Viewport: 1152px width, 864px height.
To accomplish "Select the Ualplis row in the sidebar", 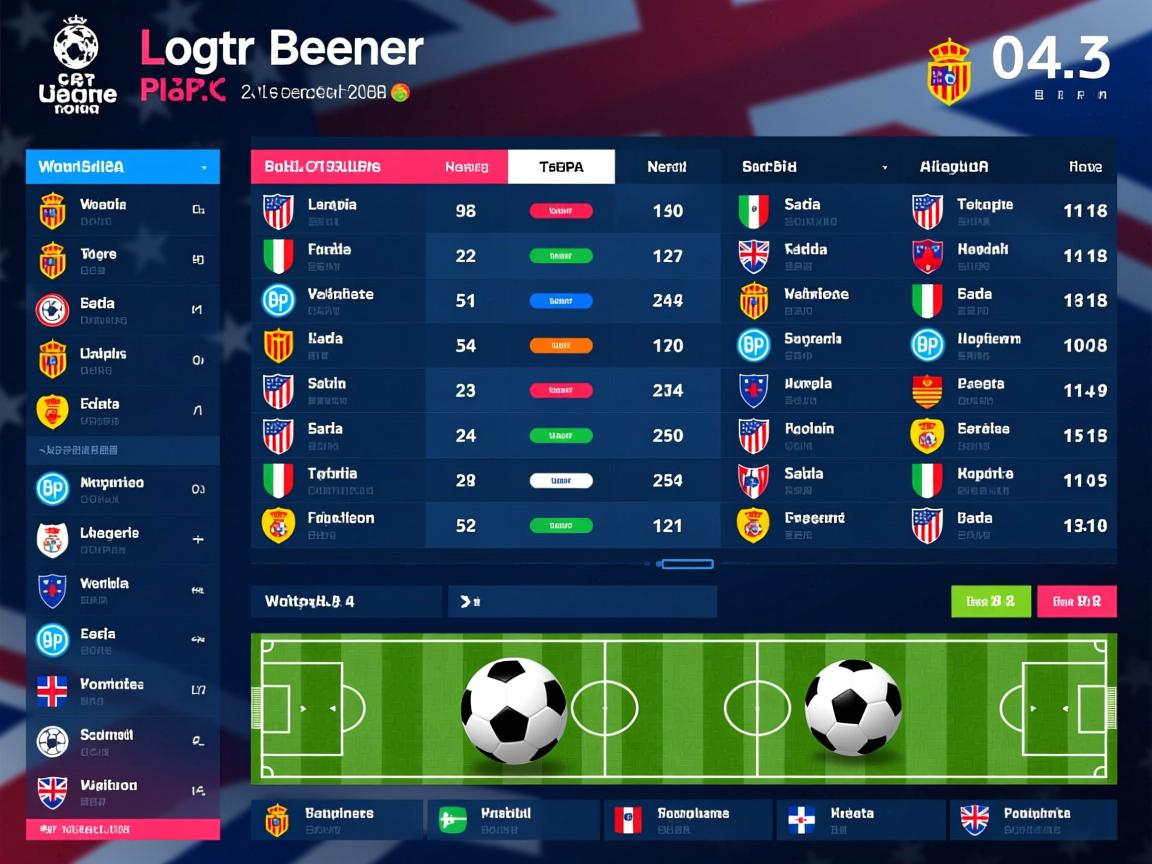I will (x=122, y=360).
